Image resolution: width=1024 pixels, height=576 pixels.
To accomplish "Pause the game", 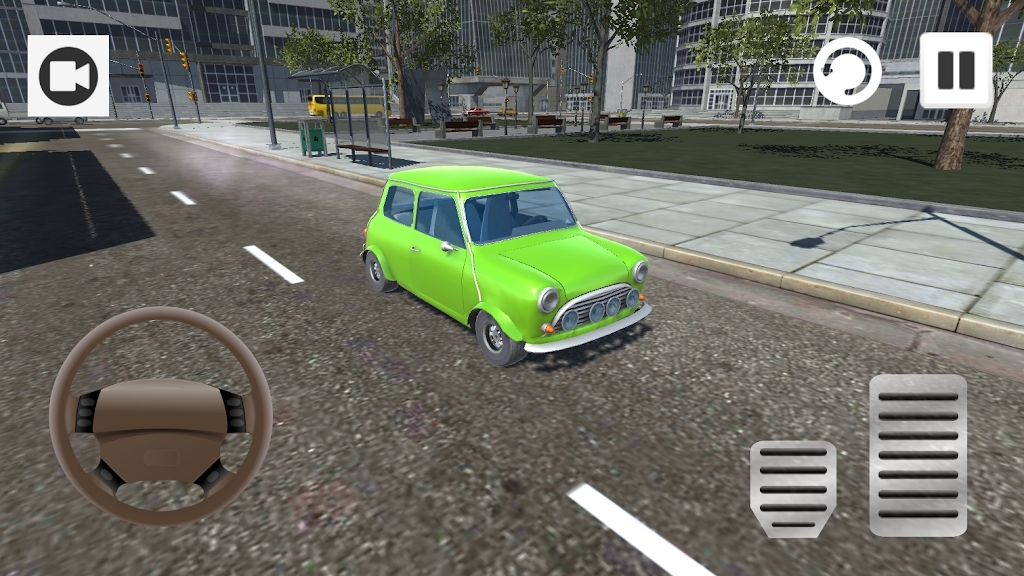I will point(956,70).
